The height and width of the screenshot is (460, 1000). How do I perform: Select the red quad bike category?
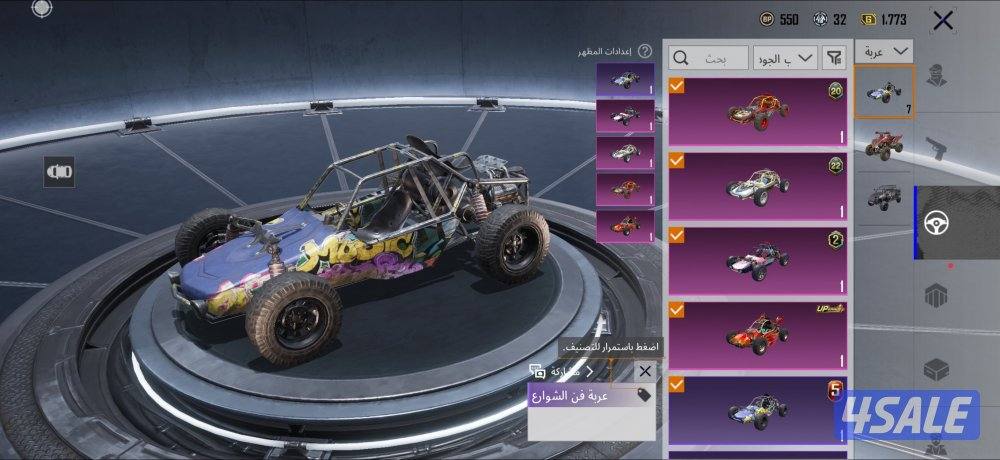pos(885,144)
